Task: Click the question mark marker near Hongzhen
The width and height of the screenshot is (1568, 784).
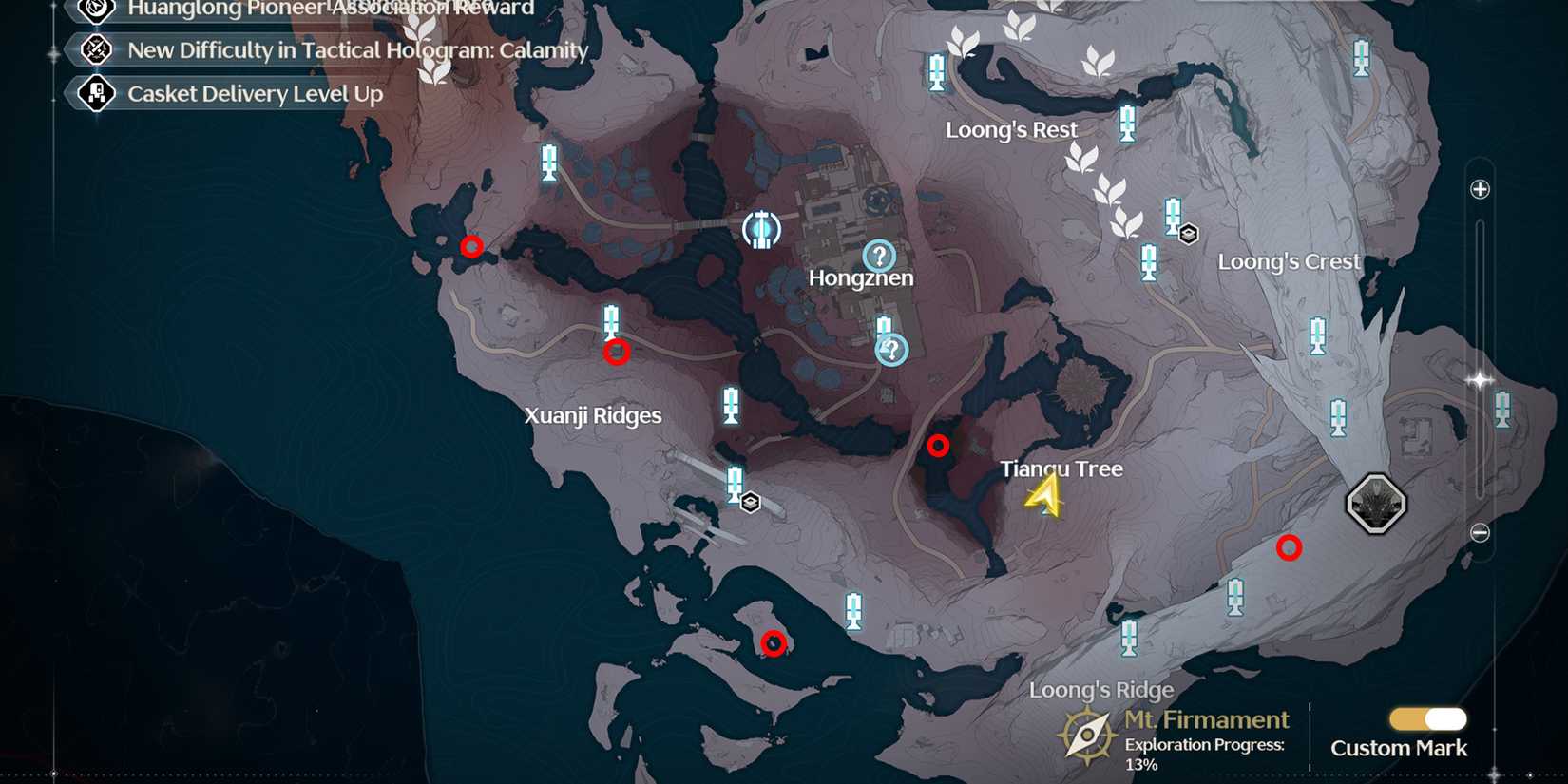Action: tap(880, 256)
